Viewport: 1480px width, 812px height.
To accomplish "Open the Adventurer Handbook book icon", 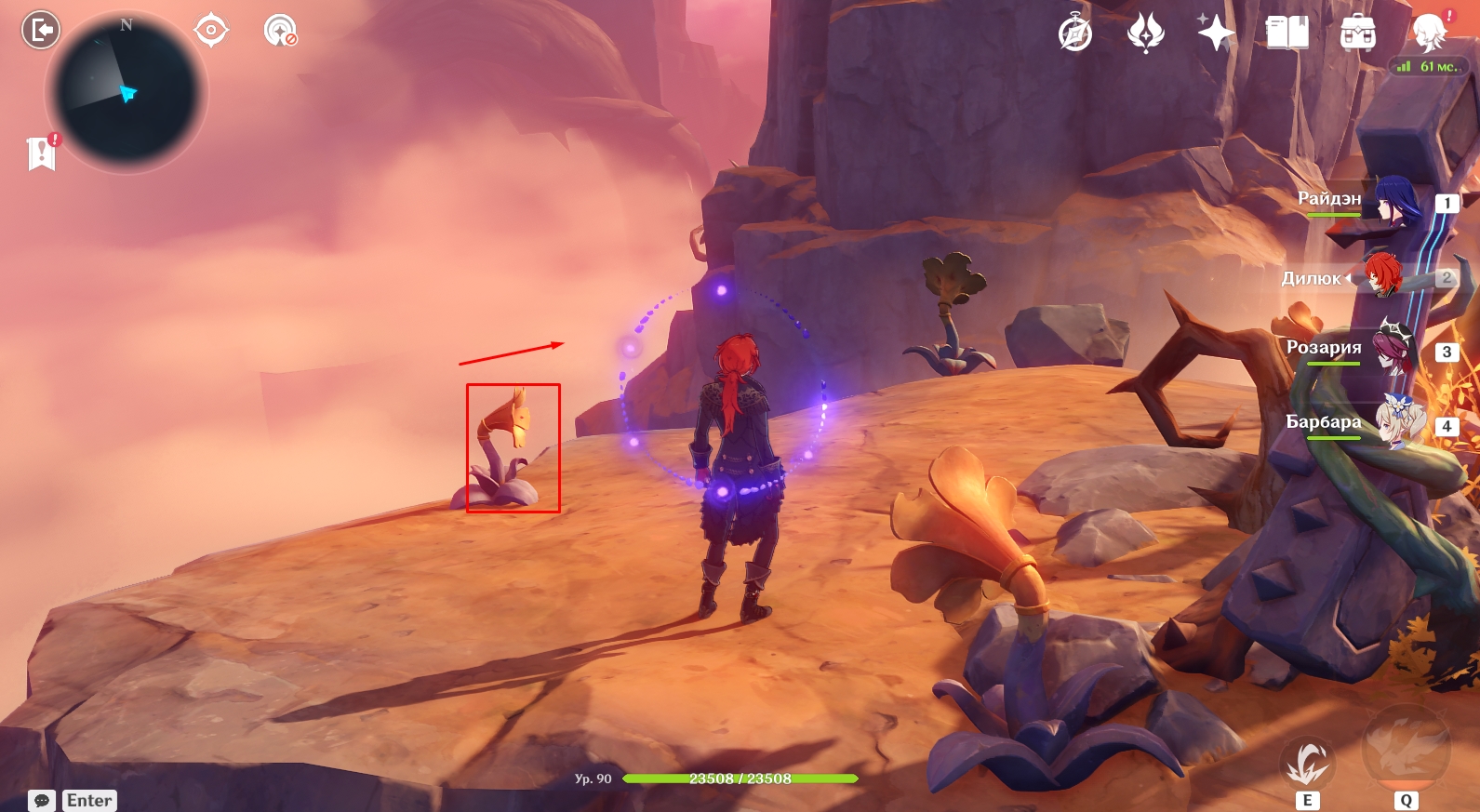I will [x=1287, y=33].
